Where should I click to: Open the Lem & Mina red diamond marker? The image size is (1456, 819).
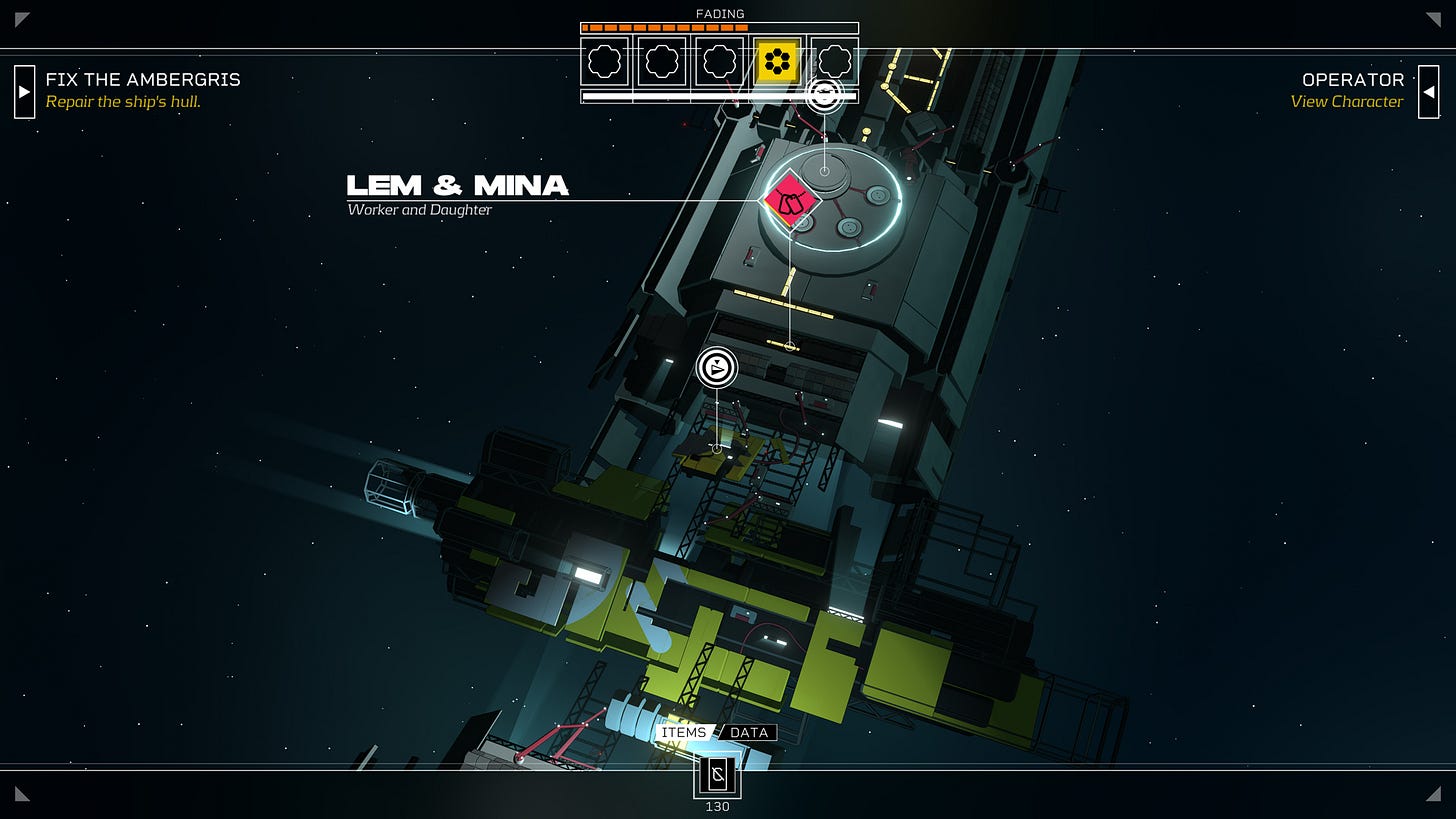point(790,201)
